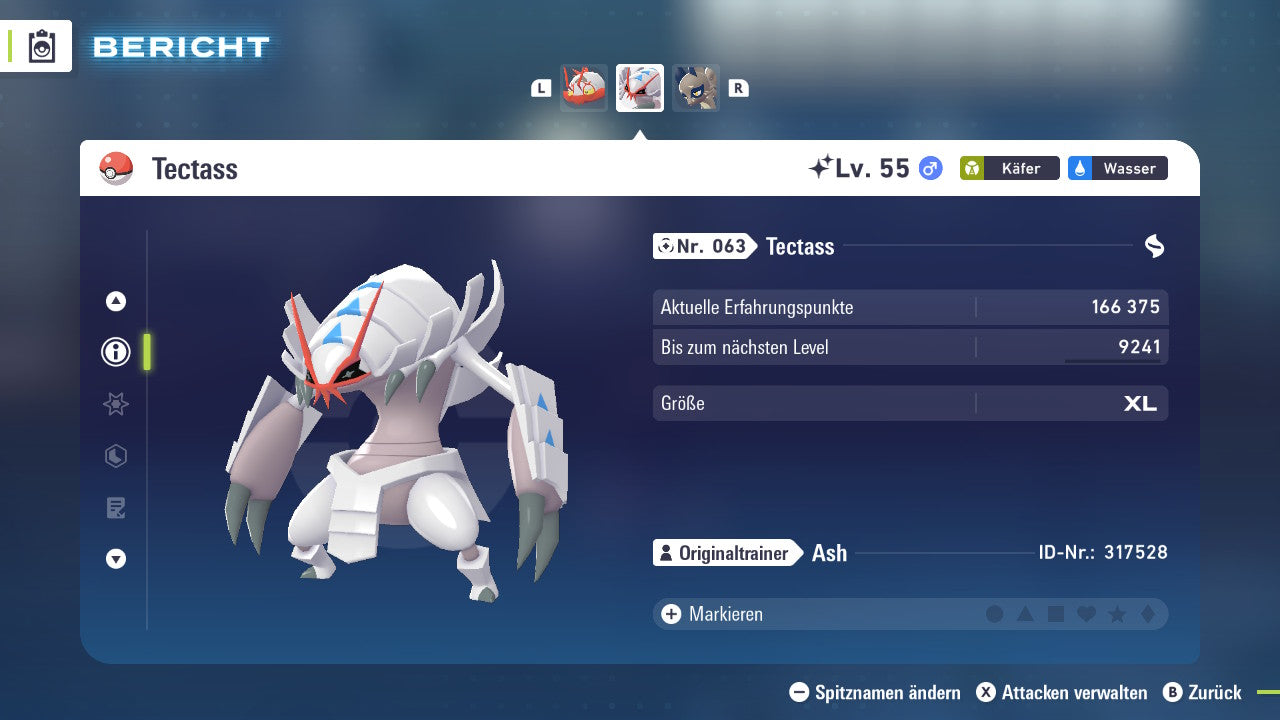Toggle the circle marking for Tectass
Image resolution: width=1280 pixels, height=720 pixels.
point(995,614)
